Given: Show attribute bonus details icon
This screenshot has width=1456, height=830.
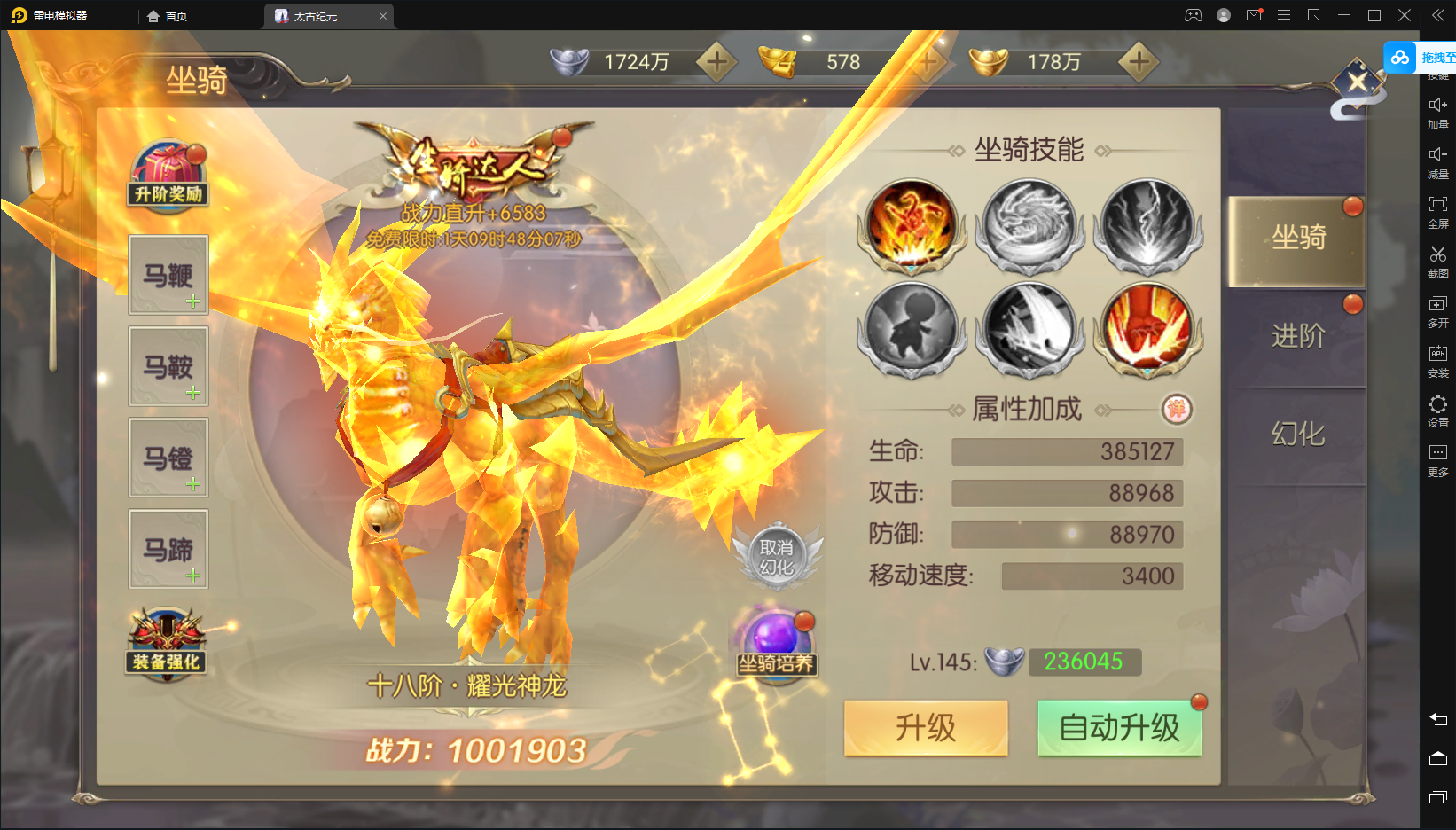Looking at the screenshot, I should (x=1177, y=409).
